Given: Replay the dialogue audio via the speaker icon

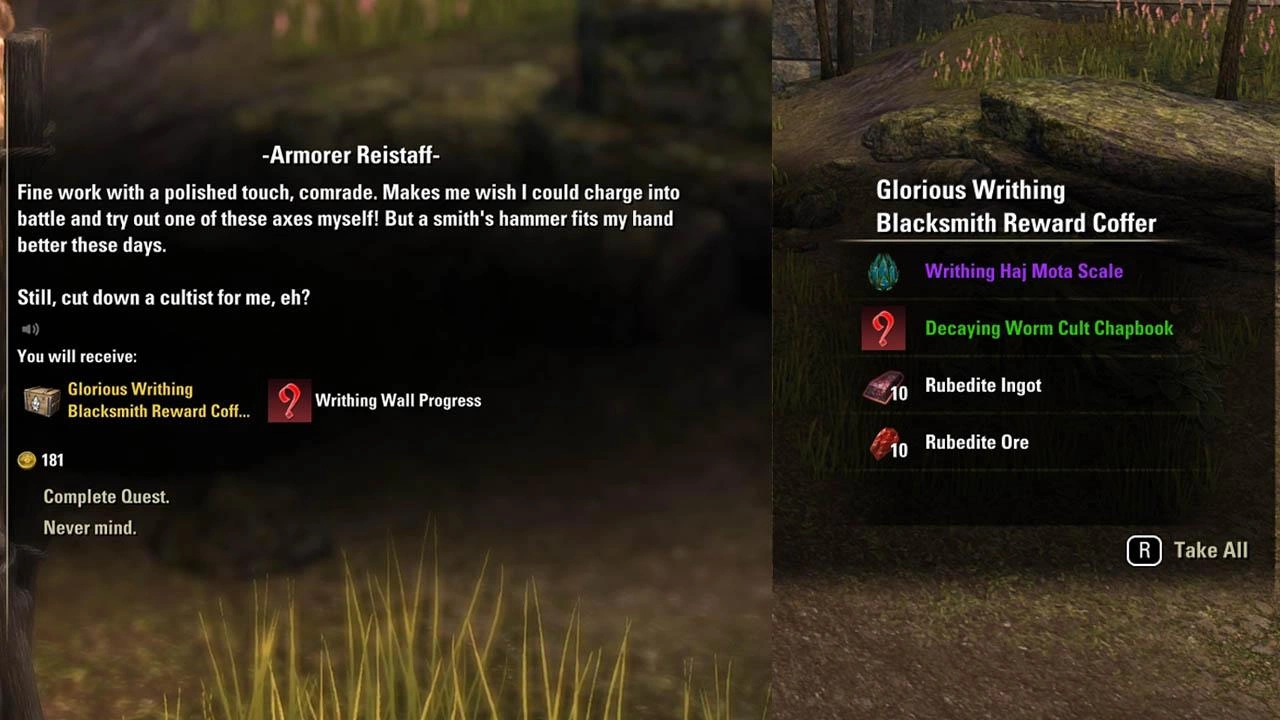Looking at the screenshot, I should point(30,329).
